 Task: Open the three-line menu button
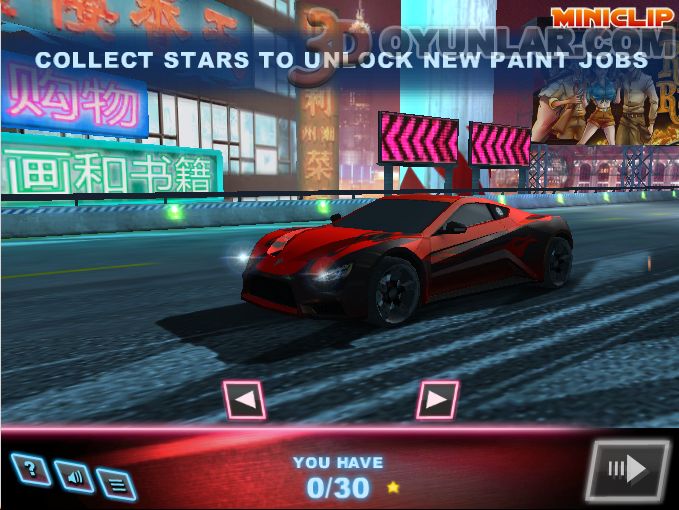point(116,485)
